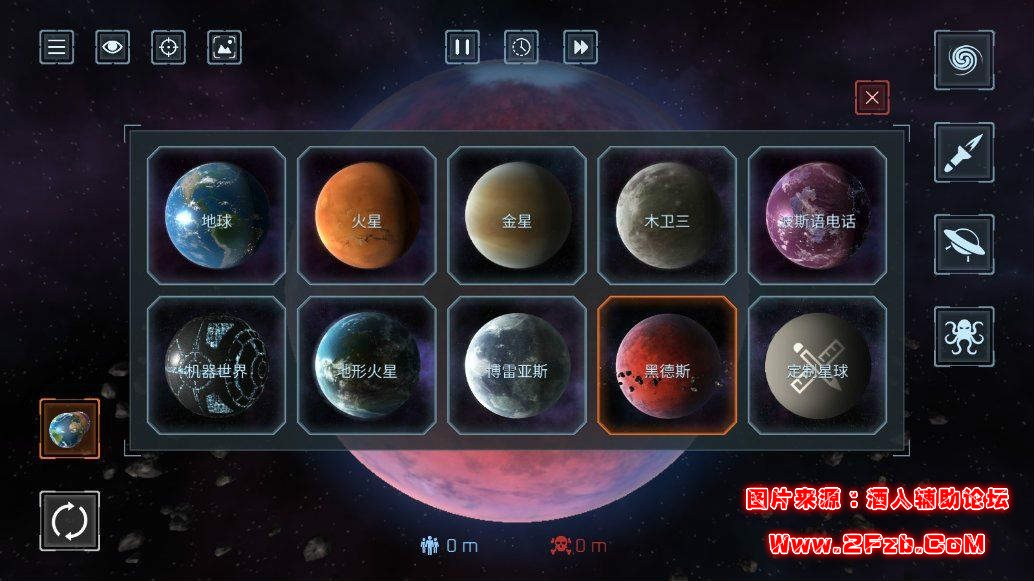Select the 机器世界 machine world tile
The width and height of the screenshot is (1034, 581).
point(216,366)
